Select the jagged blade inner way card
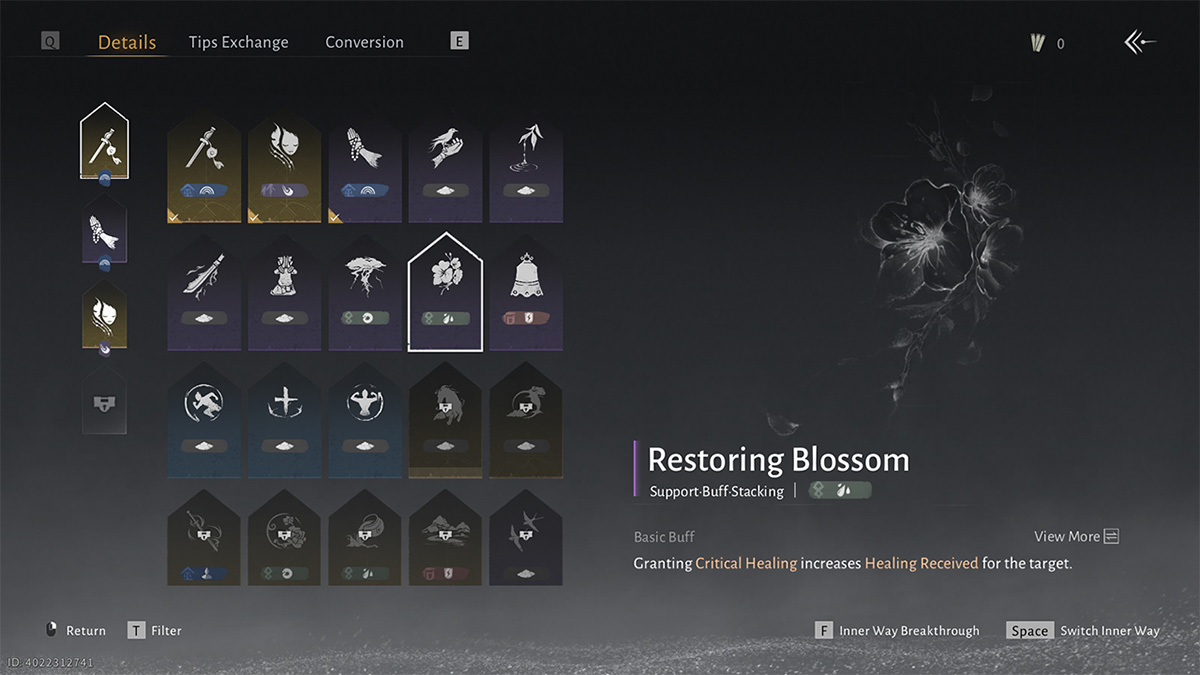This screenshot has width=1200, height=675. 204,291
